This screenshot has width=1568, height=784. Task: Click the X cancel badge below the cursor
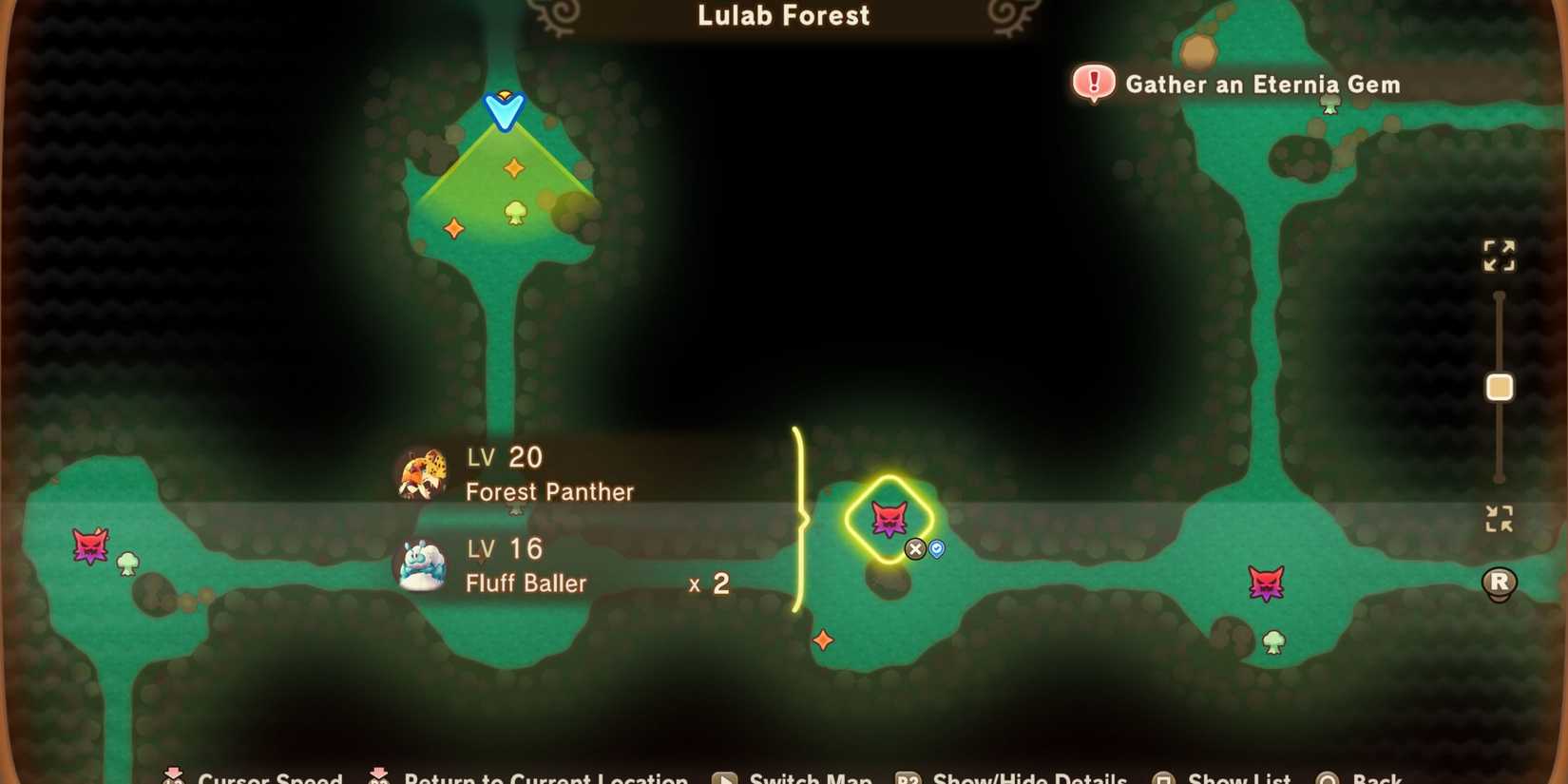(914, 549)
